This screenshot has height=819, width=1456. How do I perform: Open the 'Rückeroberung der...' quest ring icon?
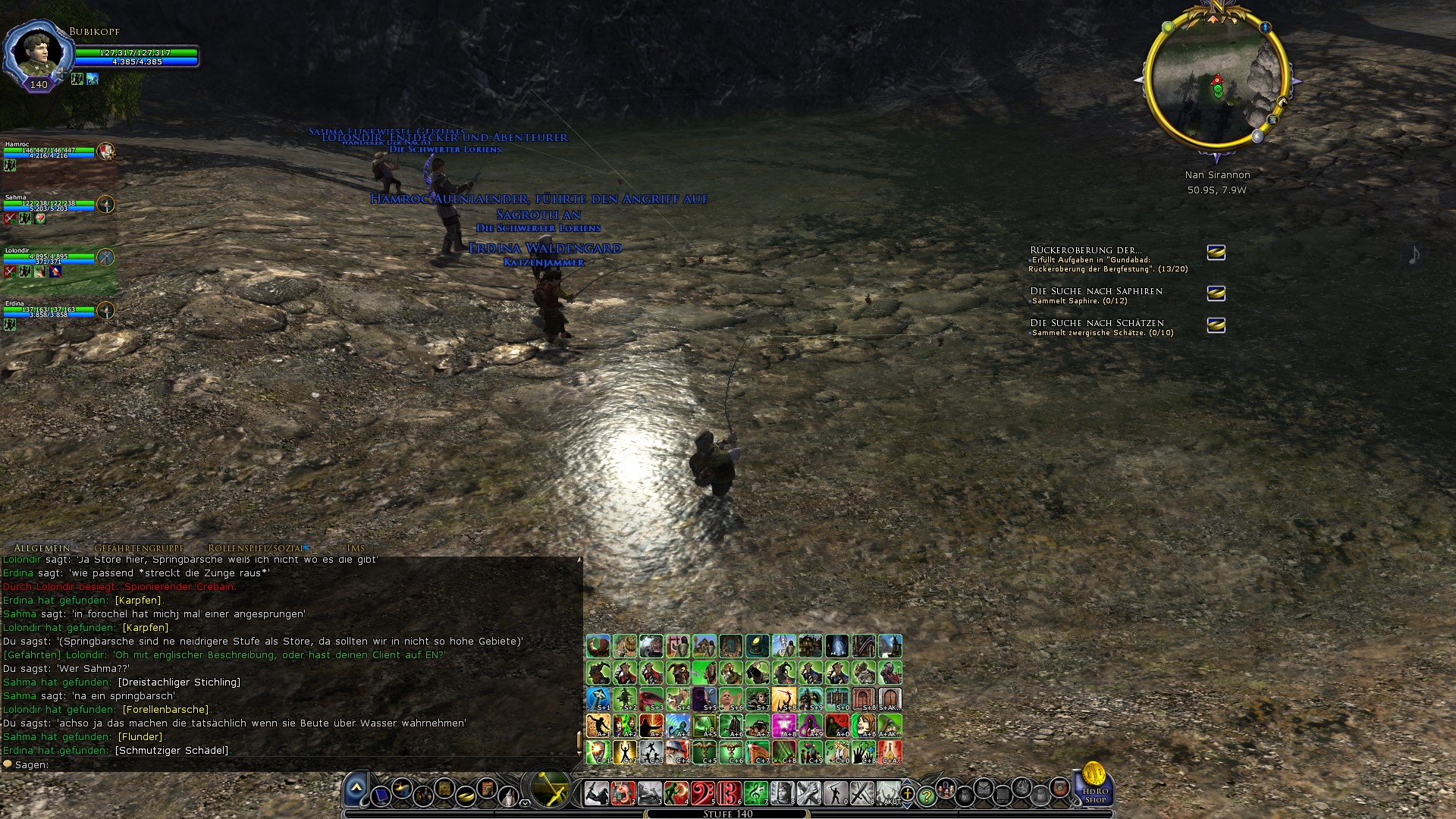click(1216, 253)
